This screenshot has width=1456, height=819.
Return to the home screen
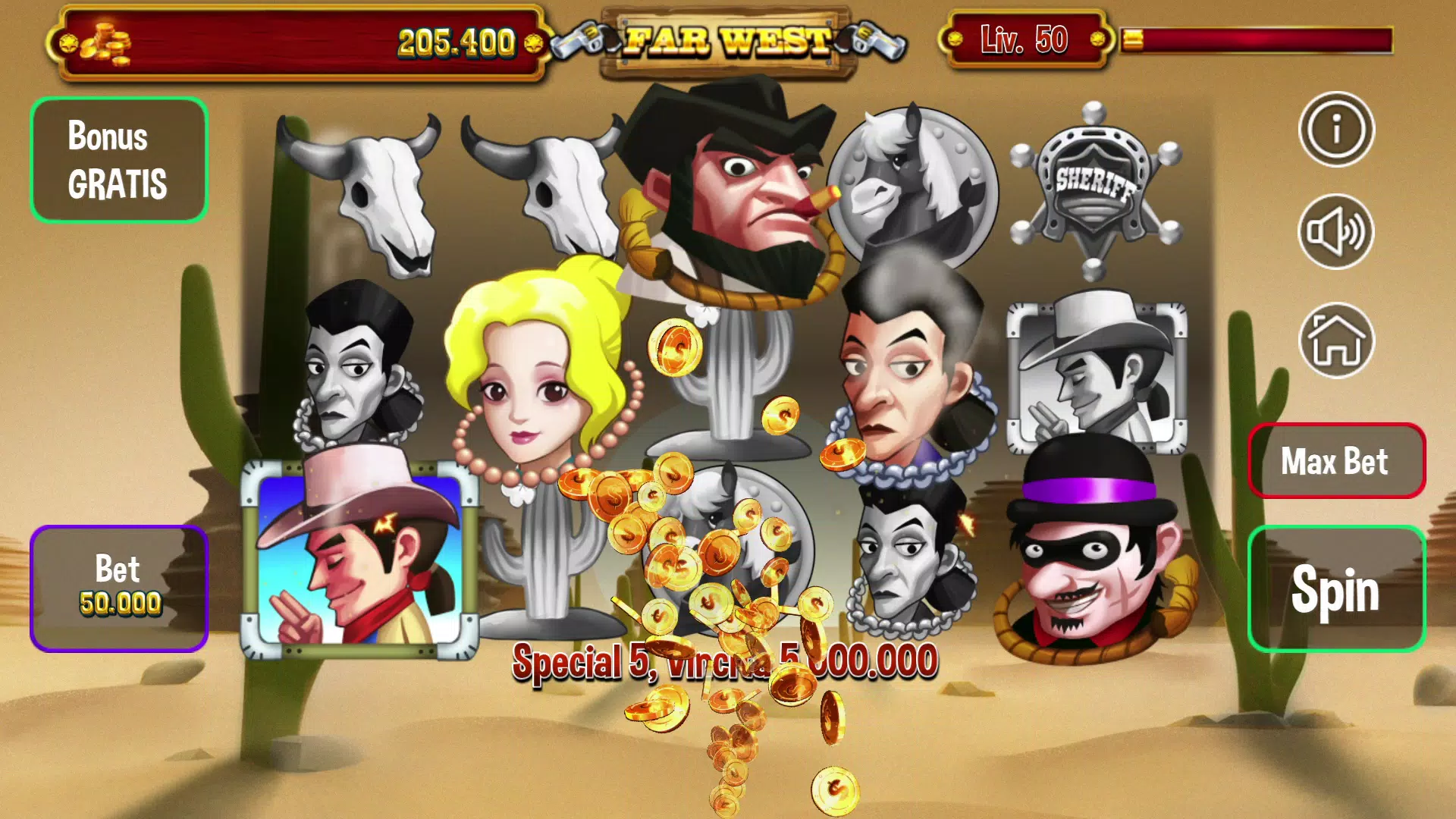[1336, 340]
